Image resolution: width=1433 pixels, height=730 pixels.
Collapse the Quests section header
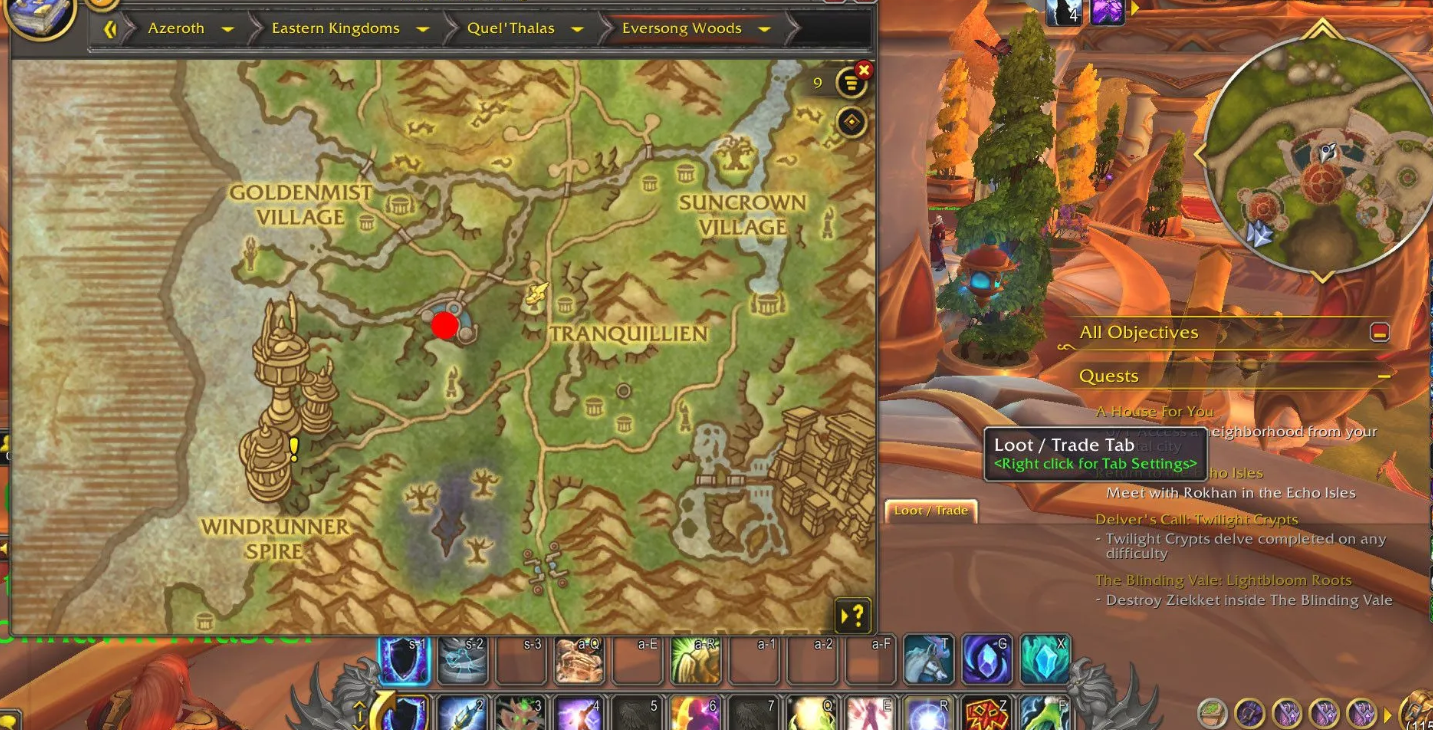coord(1384,377)
